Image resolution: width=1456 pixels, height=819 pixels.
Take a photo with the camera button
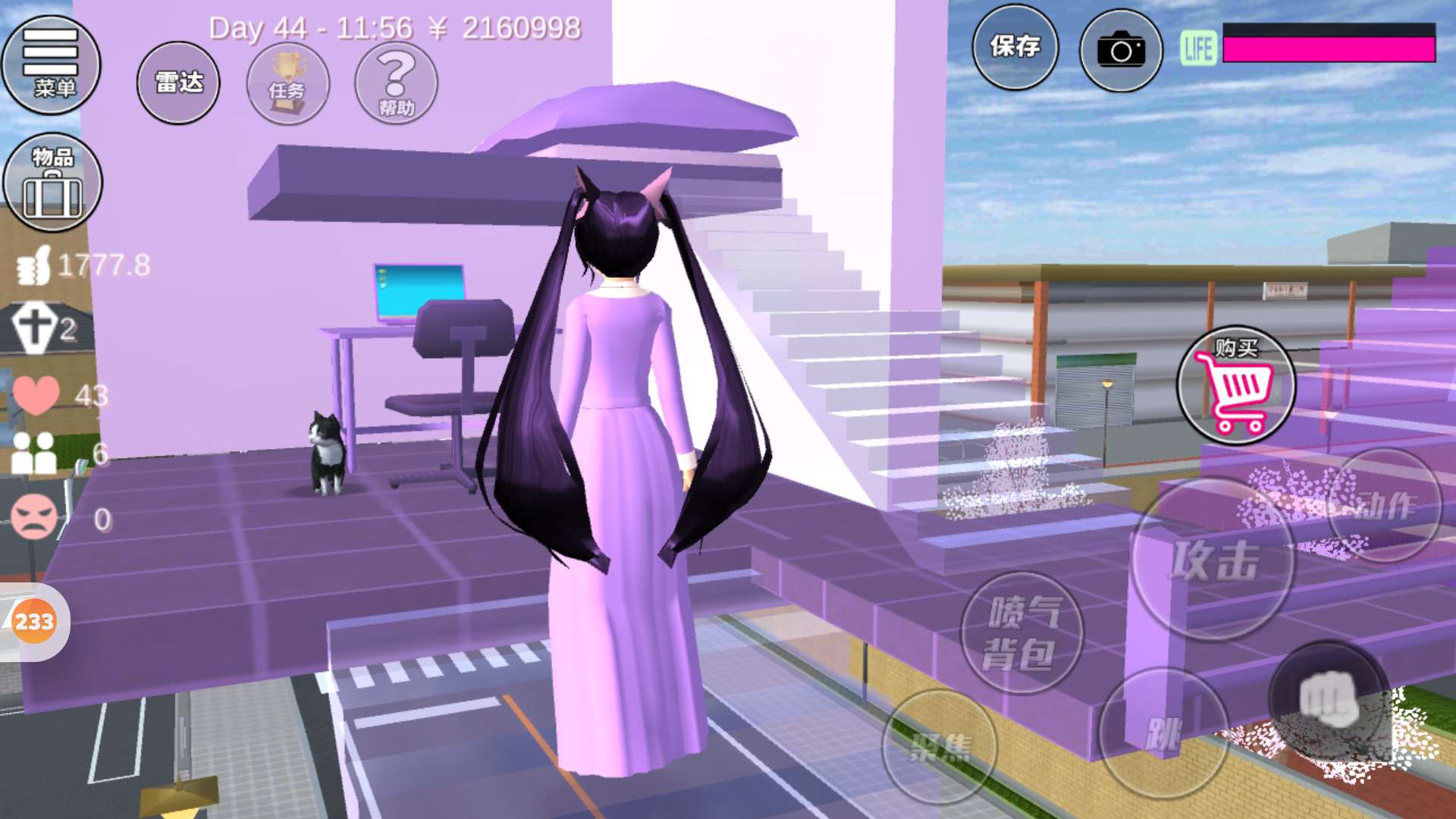coord(1121,50)
